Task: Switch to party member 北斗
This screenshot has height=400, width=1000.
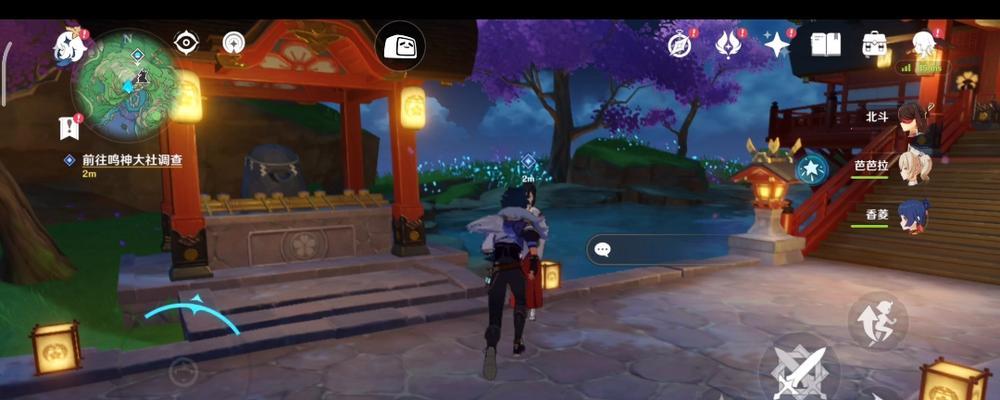Action: (912, 117)
